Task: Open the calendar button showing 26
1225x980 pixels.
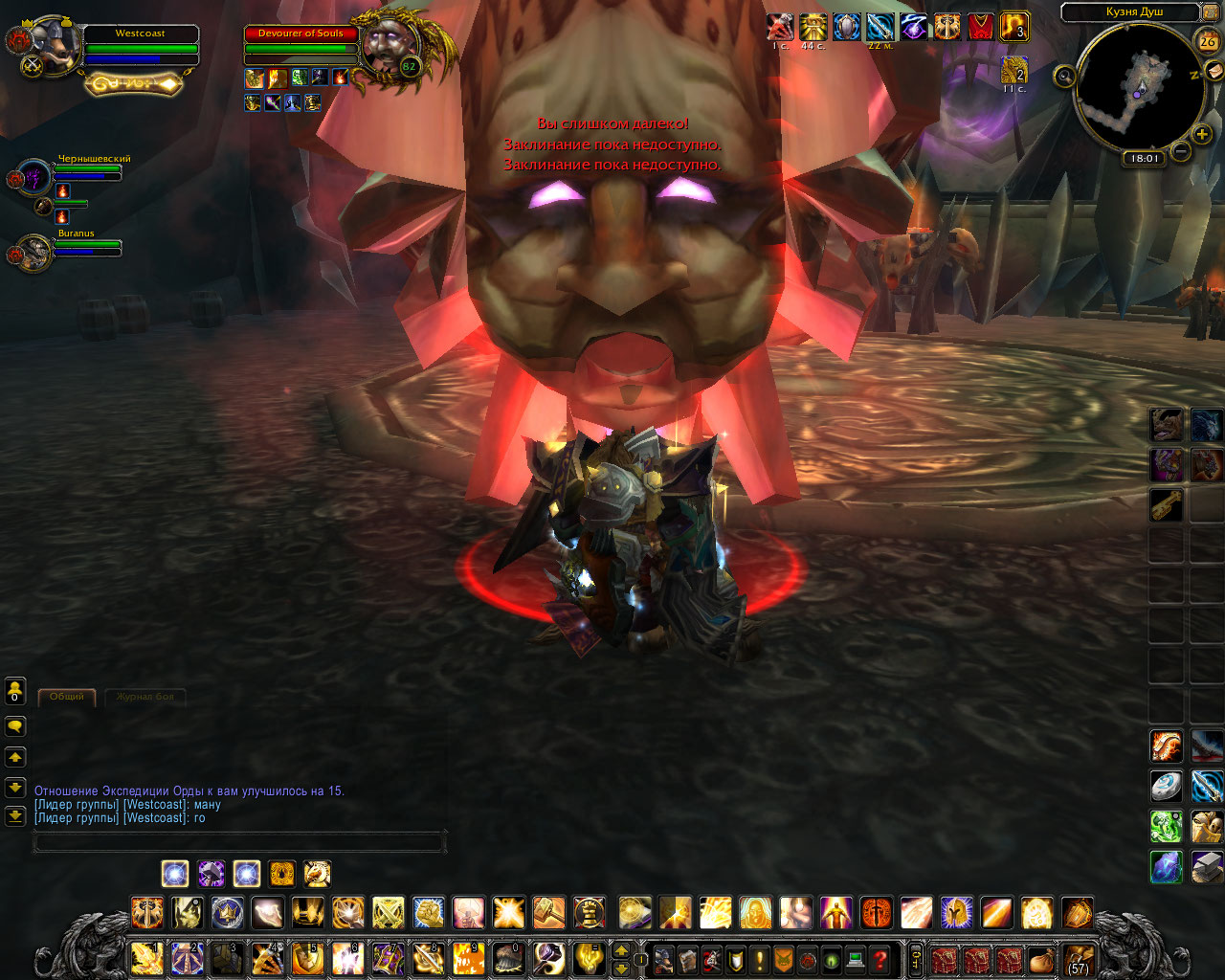Action: [x=1208, y=41]
